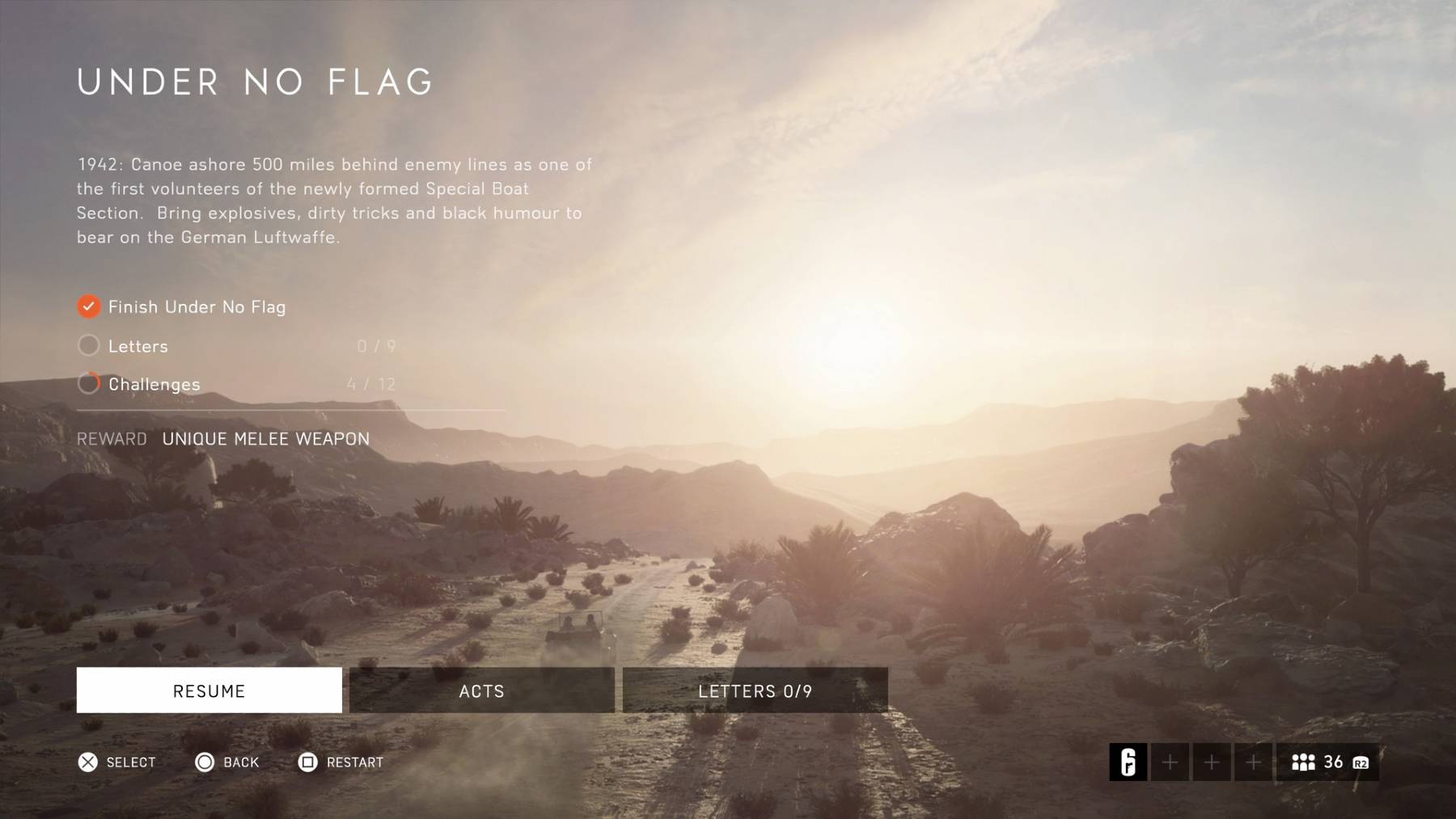Image resolution: width=1456 pixels, height=819 pixels.
Task: Open the Acts selection
Action: click(x=481, y=690)
